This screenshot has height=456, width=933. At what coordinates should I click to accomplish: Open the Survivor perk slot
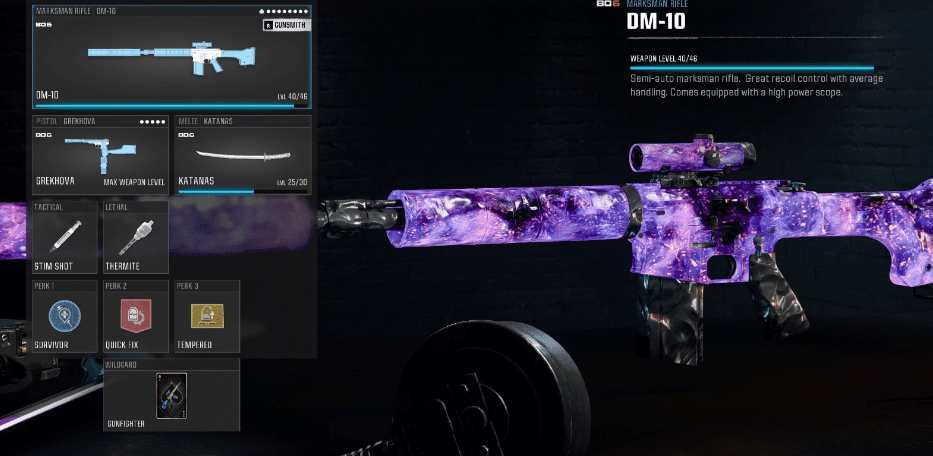(x=65, y=318)
